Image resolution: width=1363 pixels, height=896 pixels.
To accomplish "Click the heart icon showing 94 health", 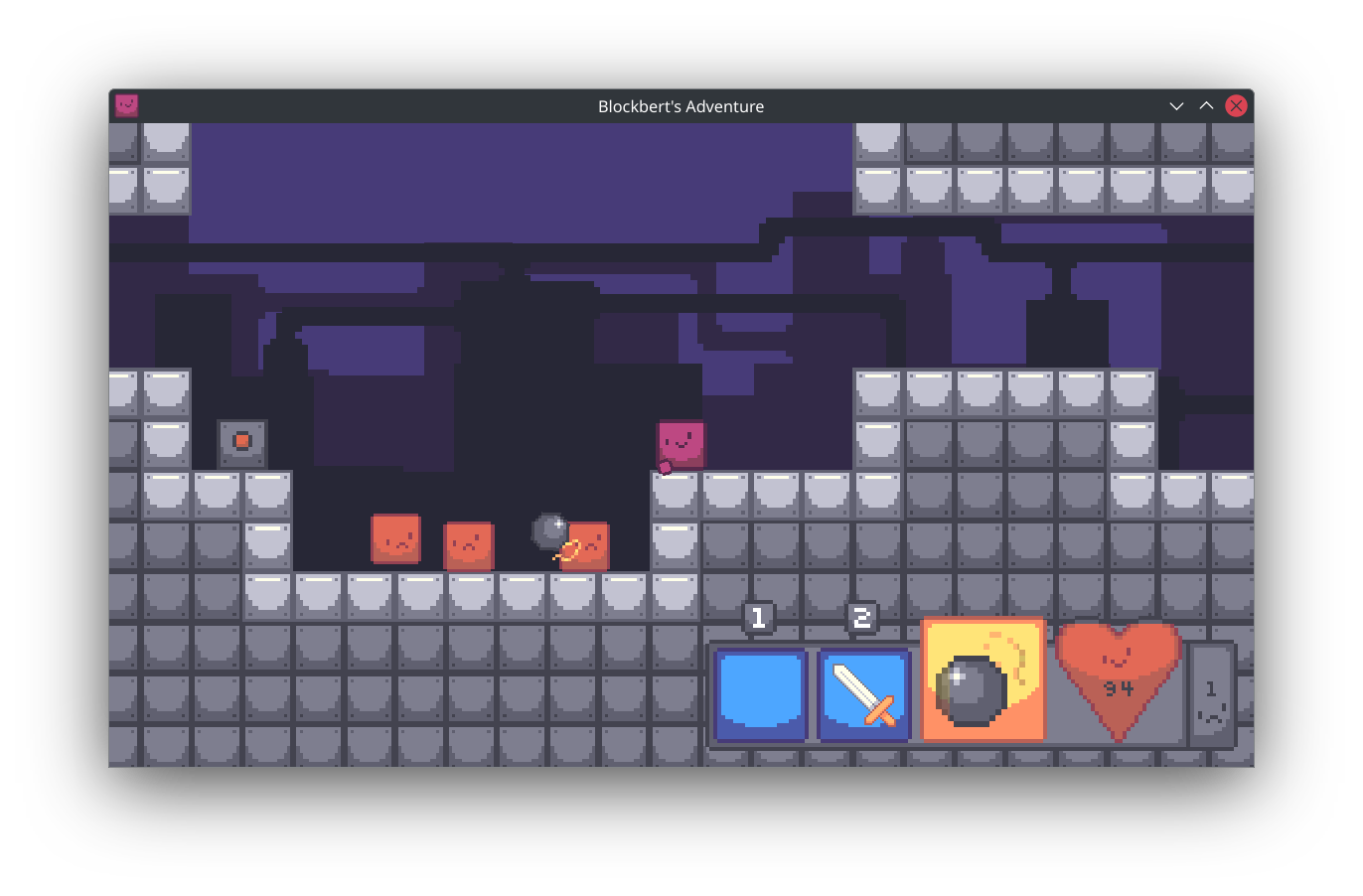I will click(x=1119, y=681).
